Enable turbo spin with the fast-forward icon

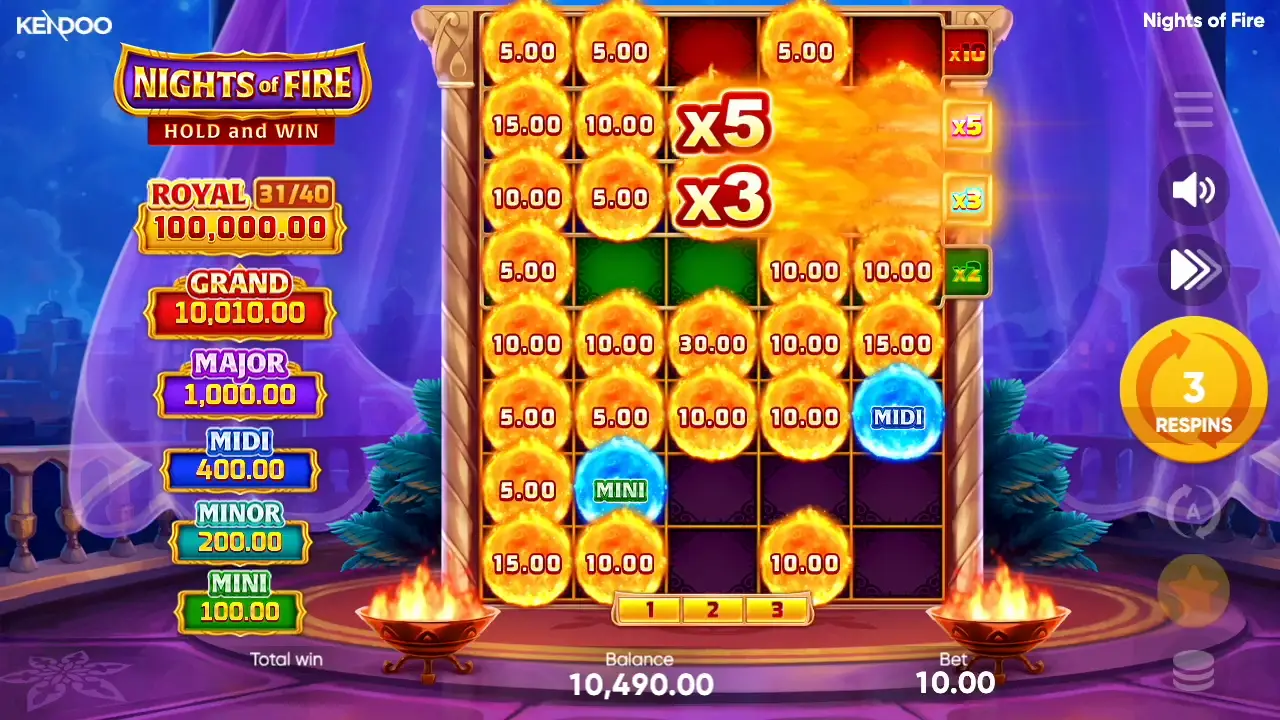point(1193,271)
